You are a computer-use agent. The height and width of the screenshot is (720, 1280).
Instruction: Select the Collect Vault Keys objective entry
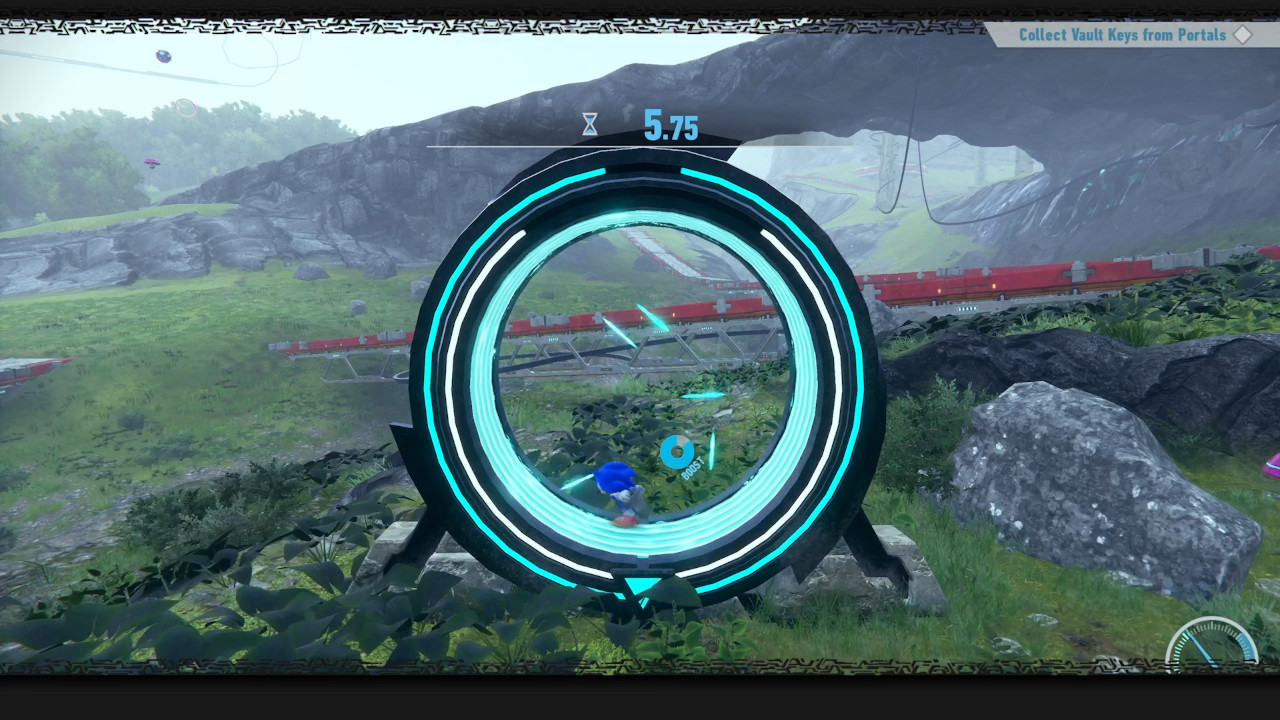coord(1120,34)
